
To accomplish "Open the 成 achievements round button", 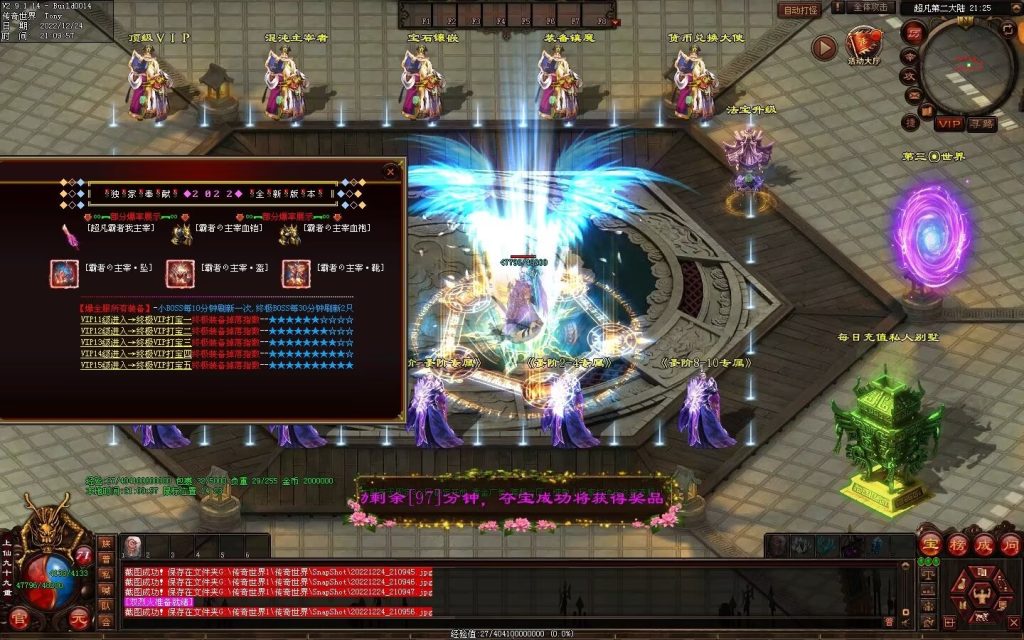I will click(984, 544).
